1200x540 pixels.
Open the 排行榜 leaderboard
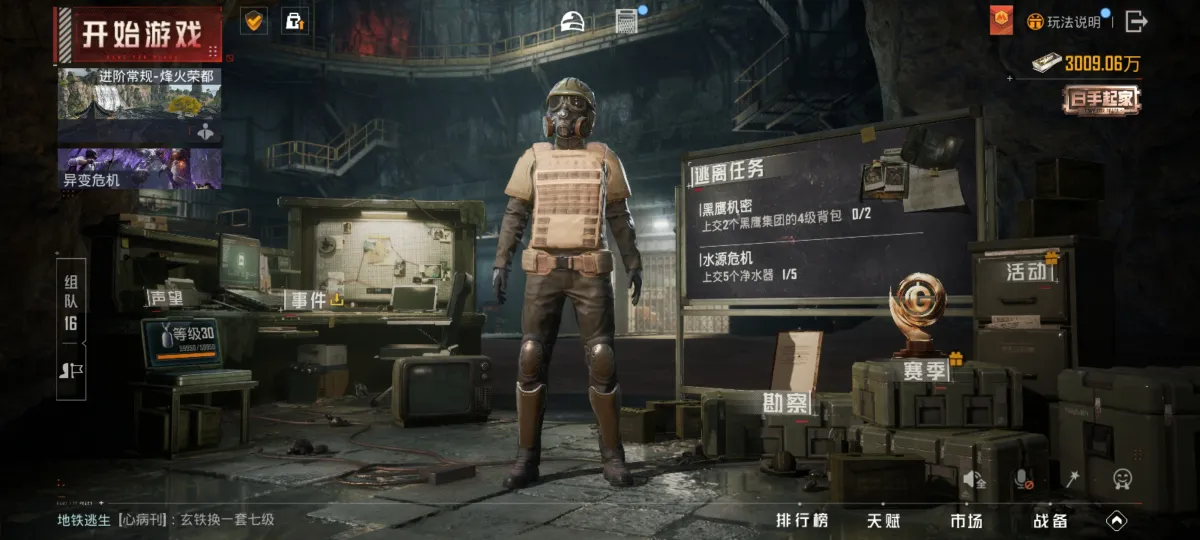click(x=802, y=520)
